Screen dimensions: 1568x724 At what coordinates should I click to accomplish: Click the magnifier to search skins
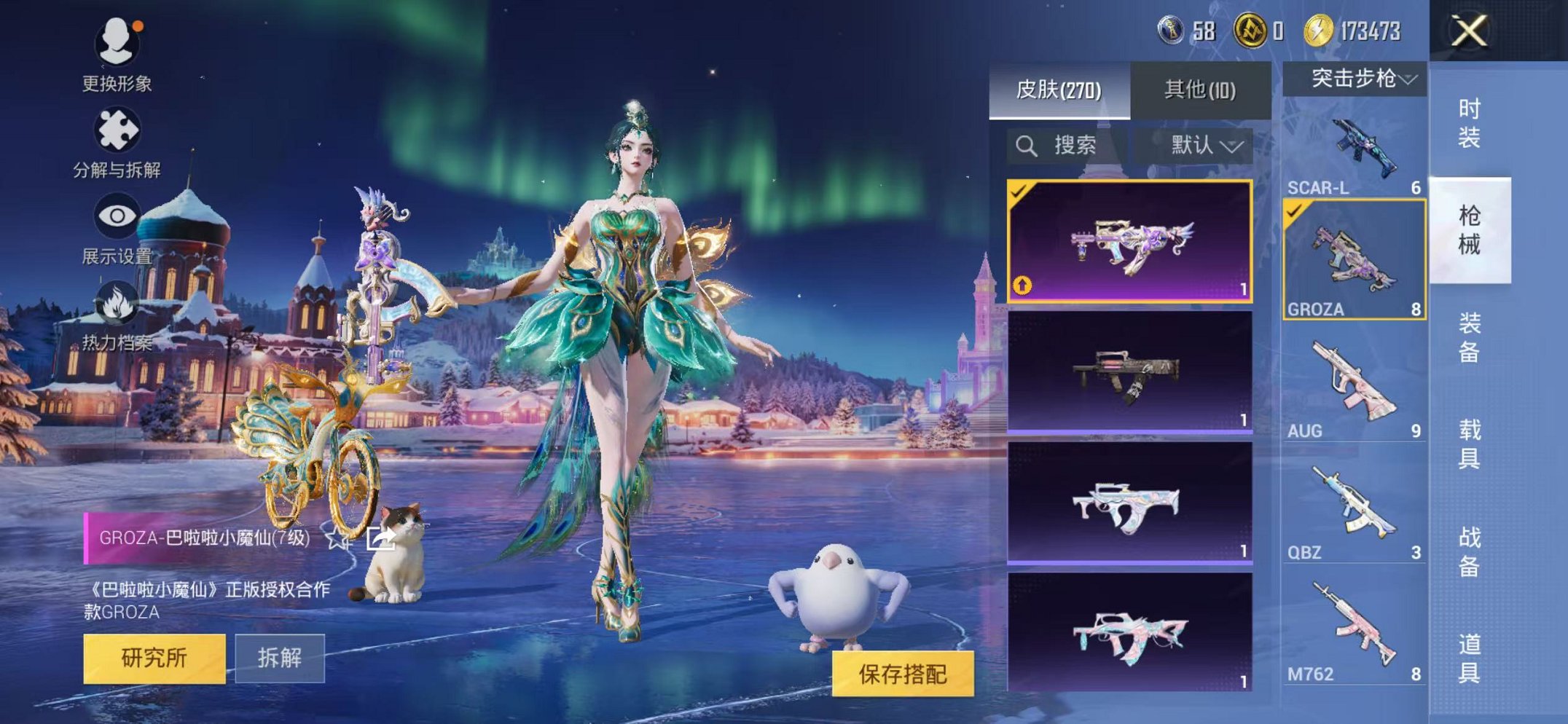point(1029,145)
